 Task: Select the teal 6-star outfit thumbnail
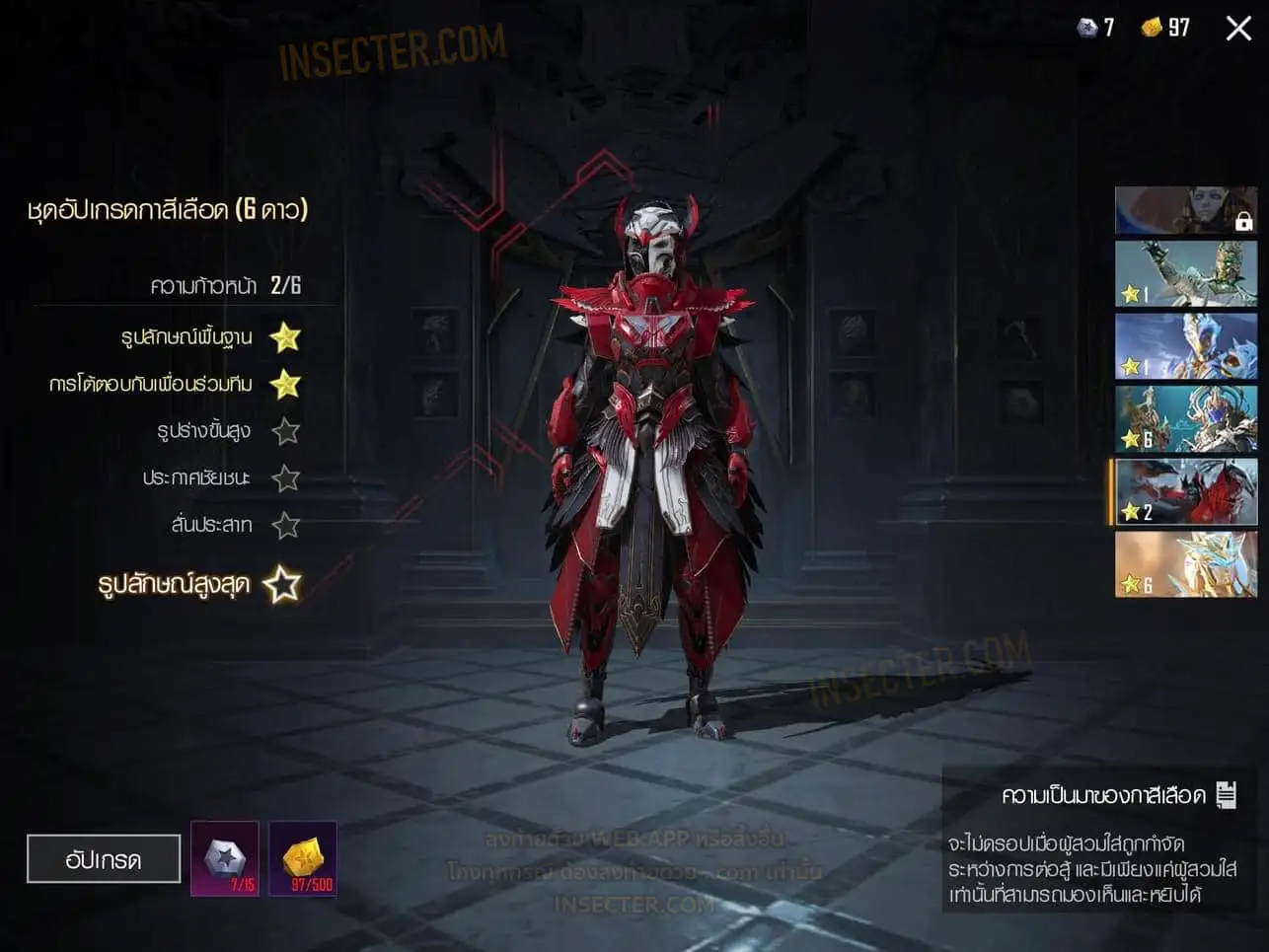pyautogui.click(x=1186, y=419)
